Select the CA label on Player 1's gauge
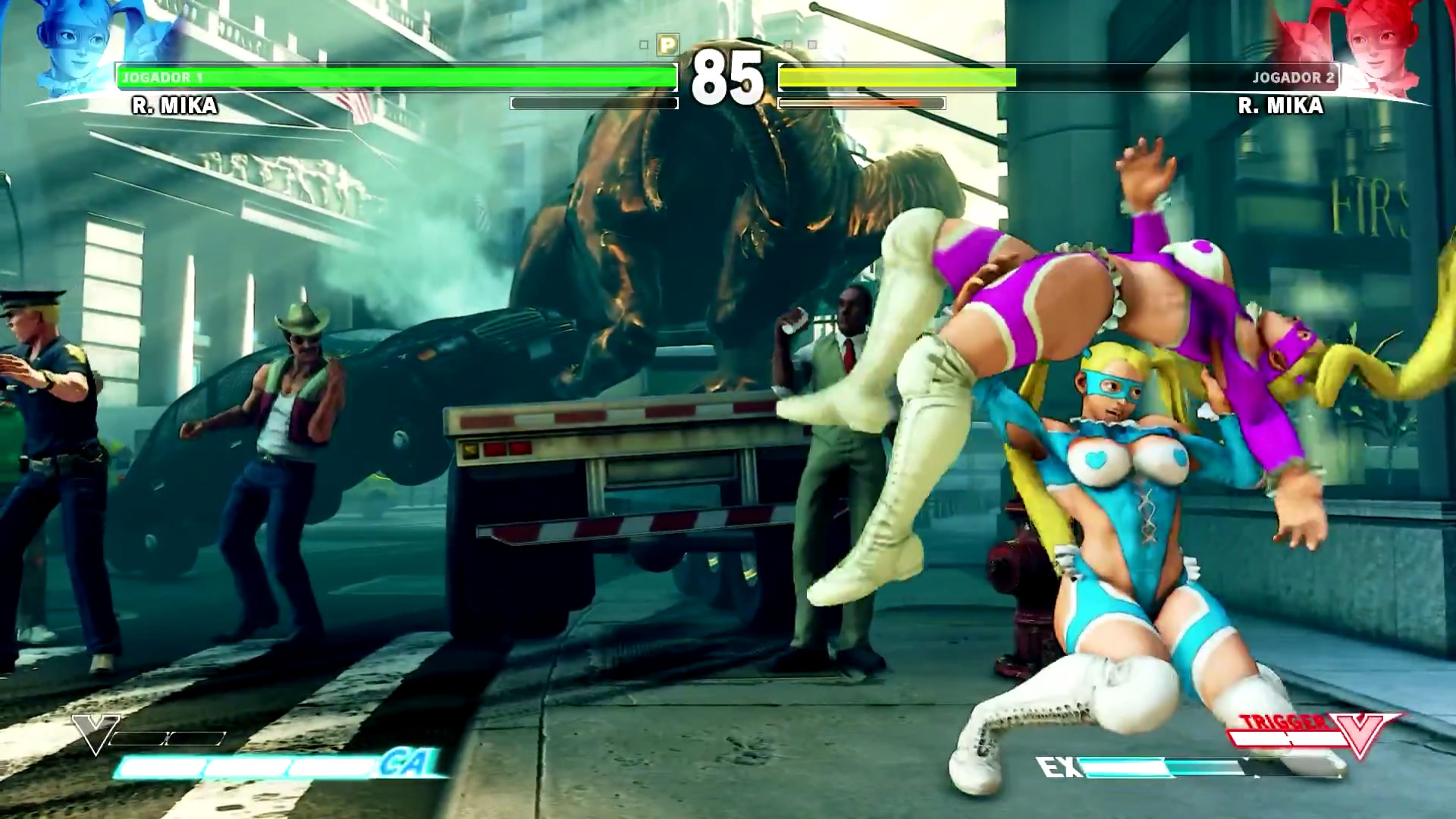The image size is (1456, 819). click(413, 767)
